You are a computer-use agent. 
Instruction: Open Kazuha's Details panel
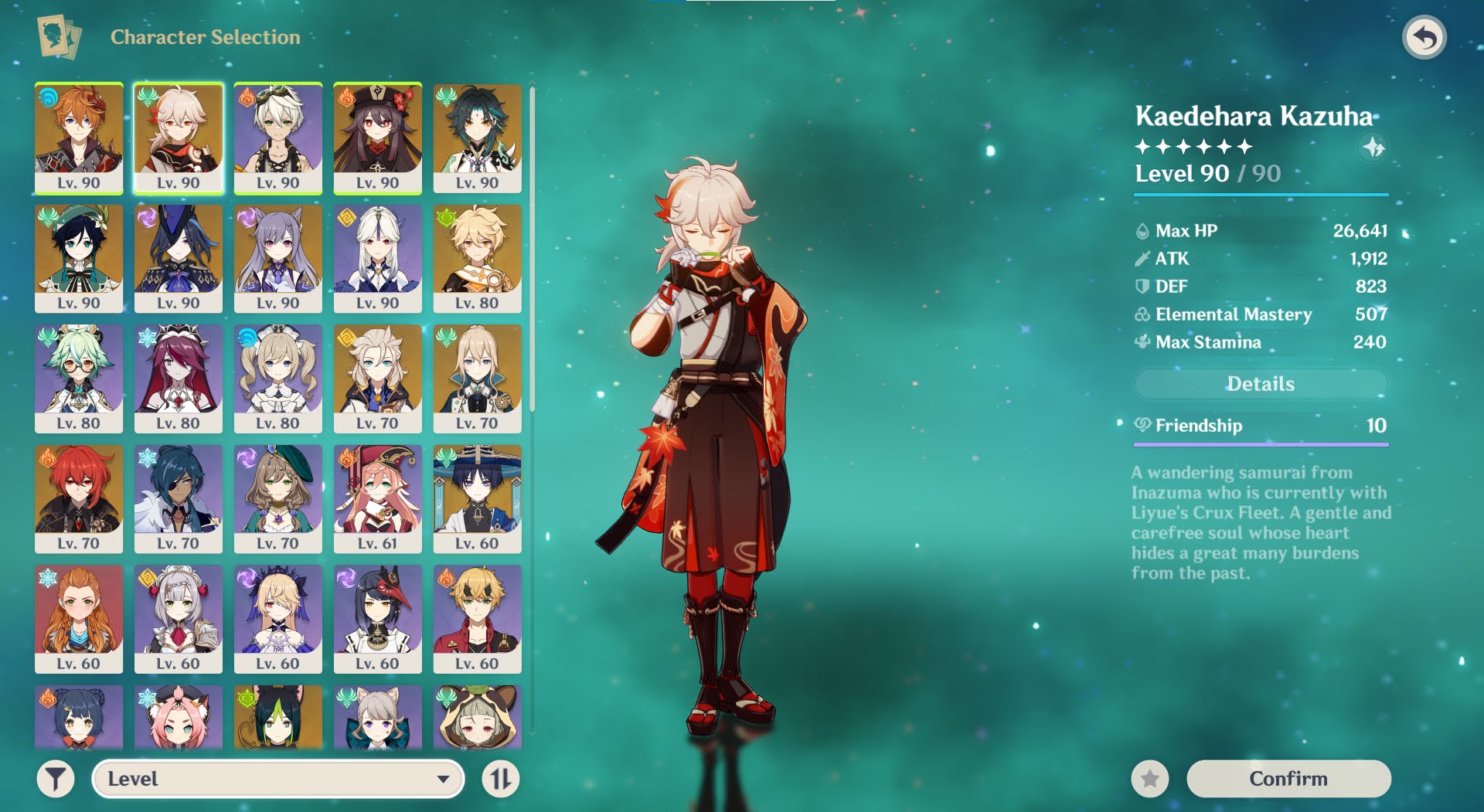tap(1260, 384)
